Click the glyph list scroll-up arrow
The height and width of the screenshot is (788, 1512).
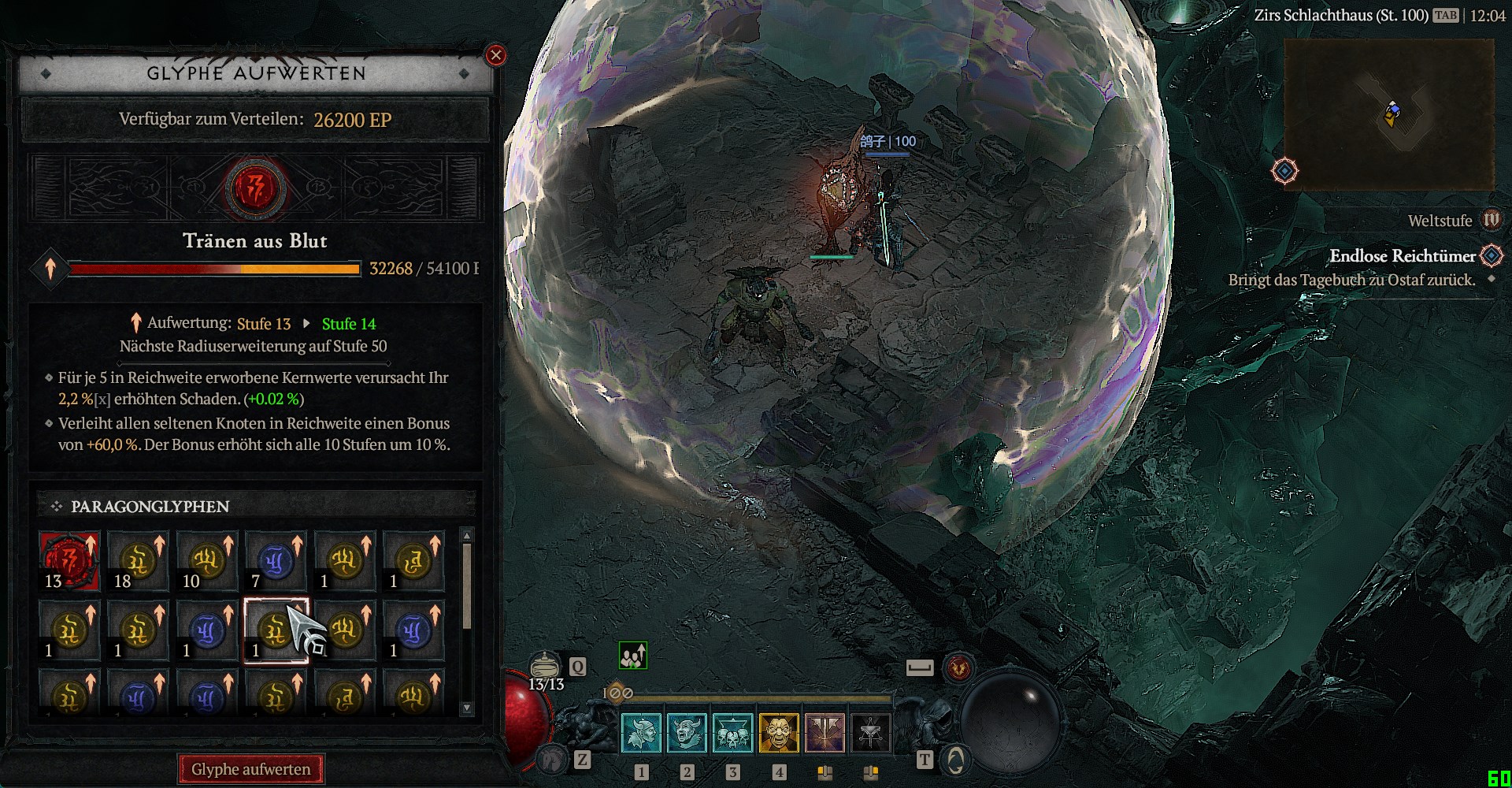pyautogui.click(x=467, y=536)
